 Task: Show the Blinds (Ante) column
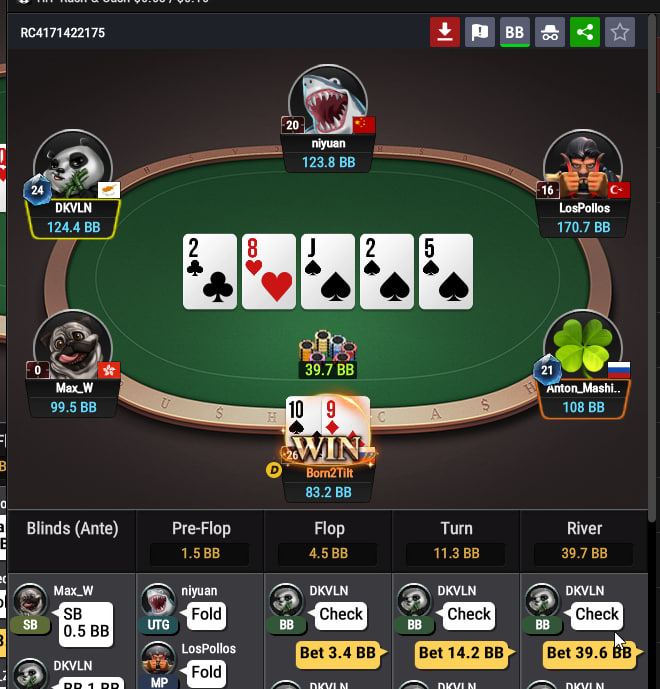72,529
